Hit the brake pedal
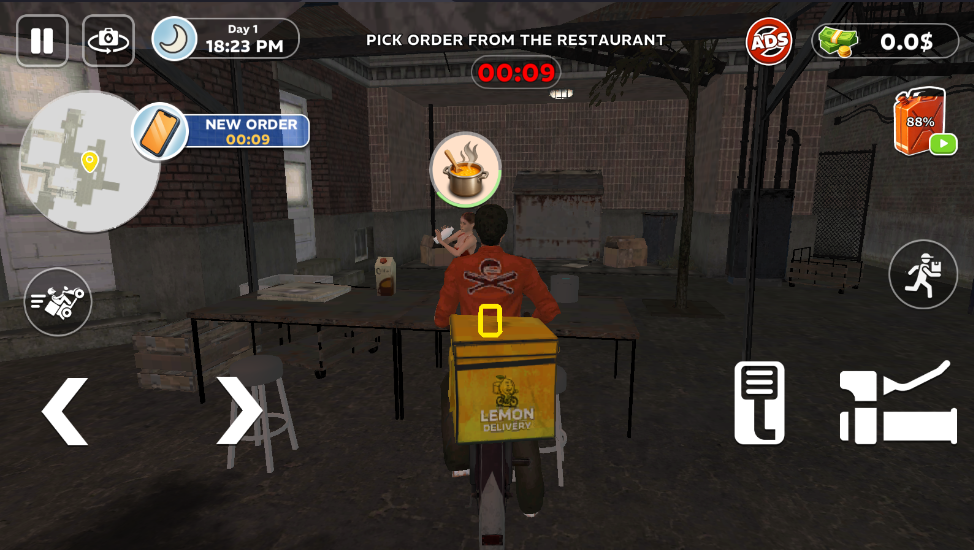 coord(760,402)
